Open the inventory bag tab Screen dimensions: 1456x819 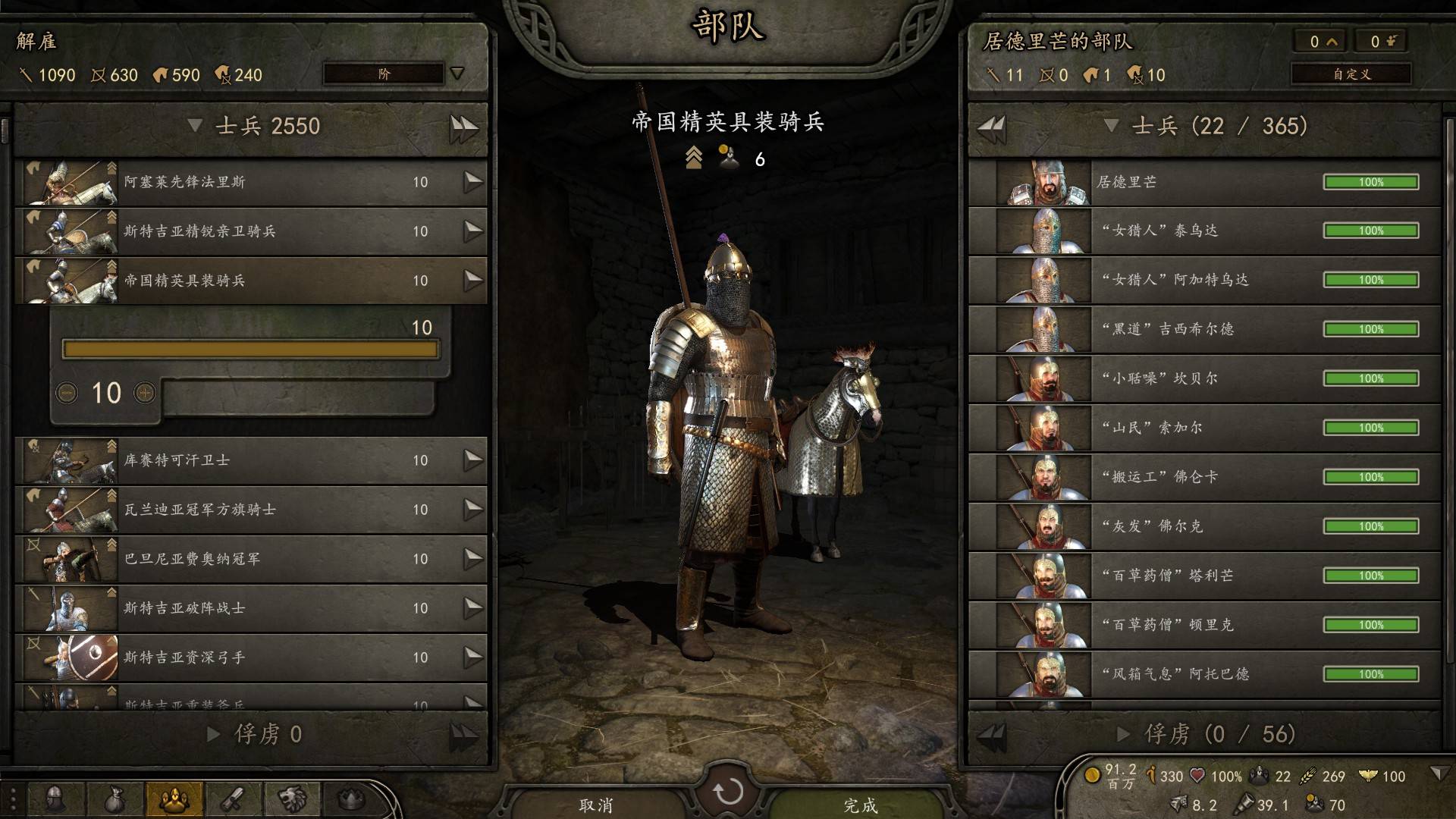pyautogui.click(x=113, y=799)
